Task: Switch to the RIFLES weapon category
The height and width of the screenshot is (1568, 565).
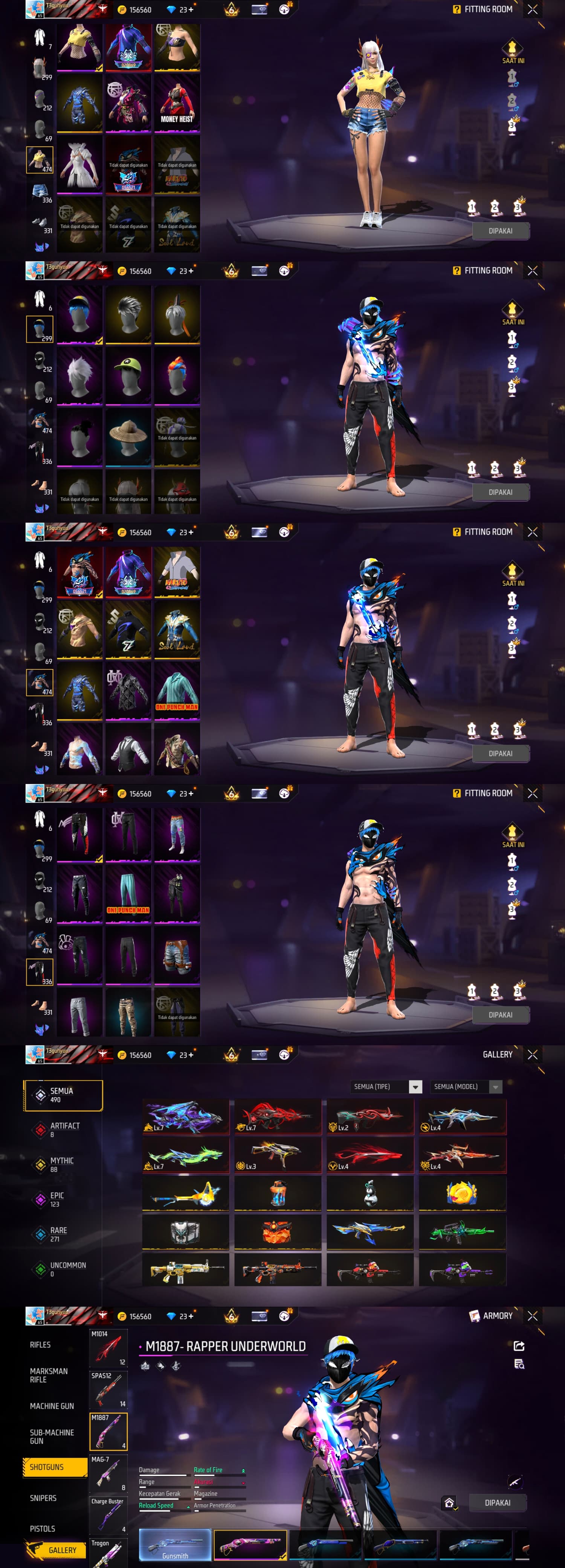Action: click(x=40, y=1344)
